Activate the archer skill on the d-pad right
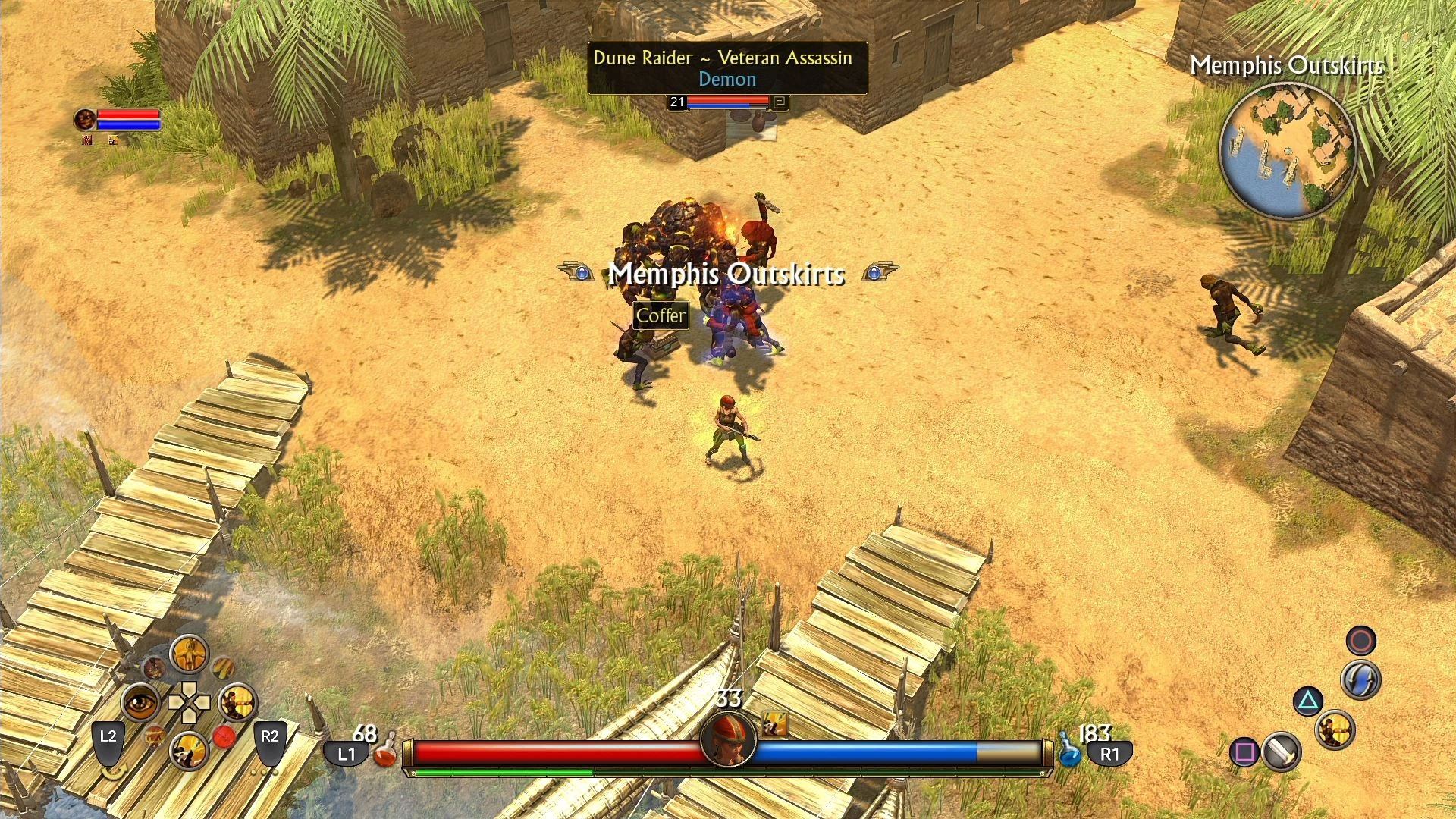Screen dimensions: 1456x819 click(237, 703)
